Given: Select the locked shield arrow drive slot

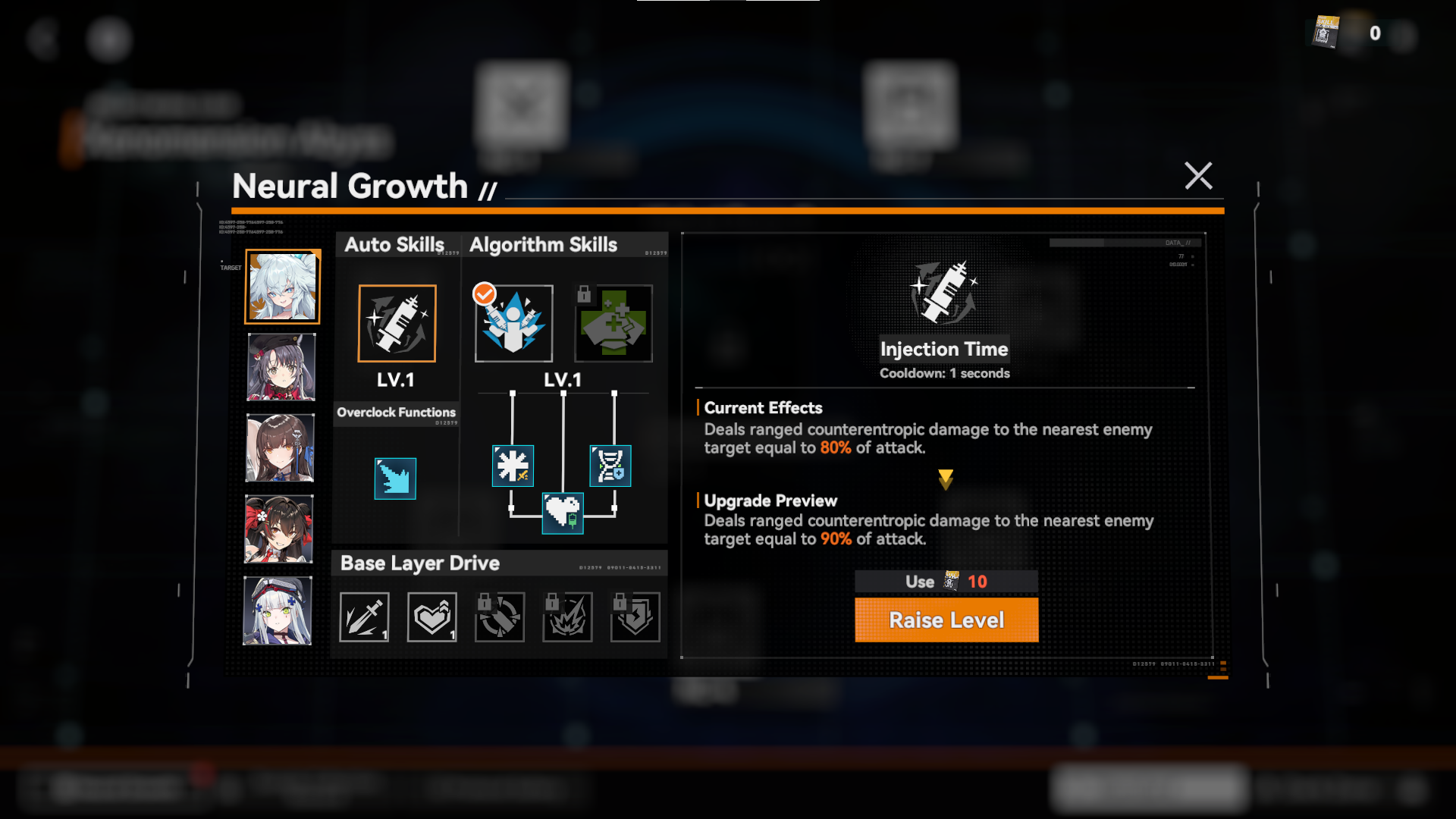Looking at the screenshot, I should point(635,617).
